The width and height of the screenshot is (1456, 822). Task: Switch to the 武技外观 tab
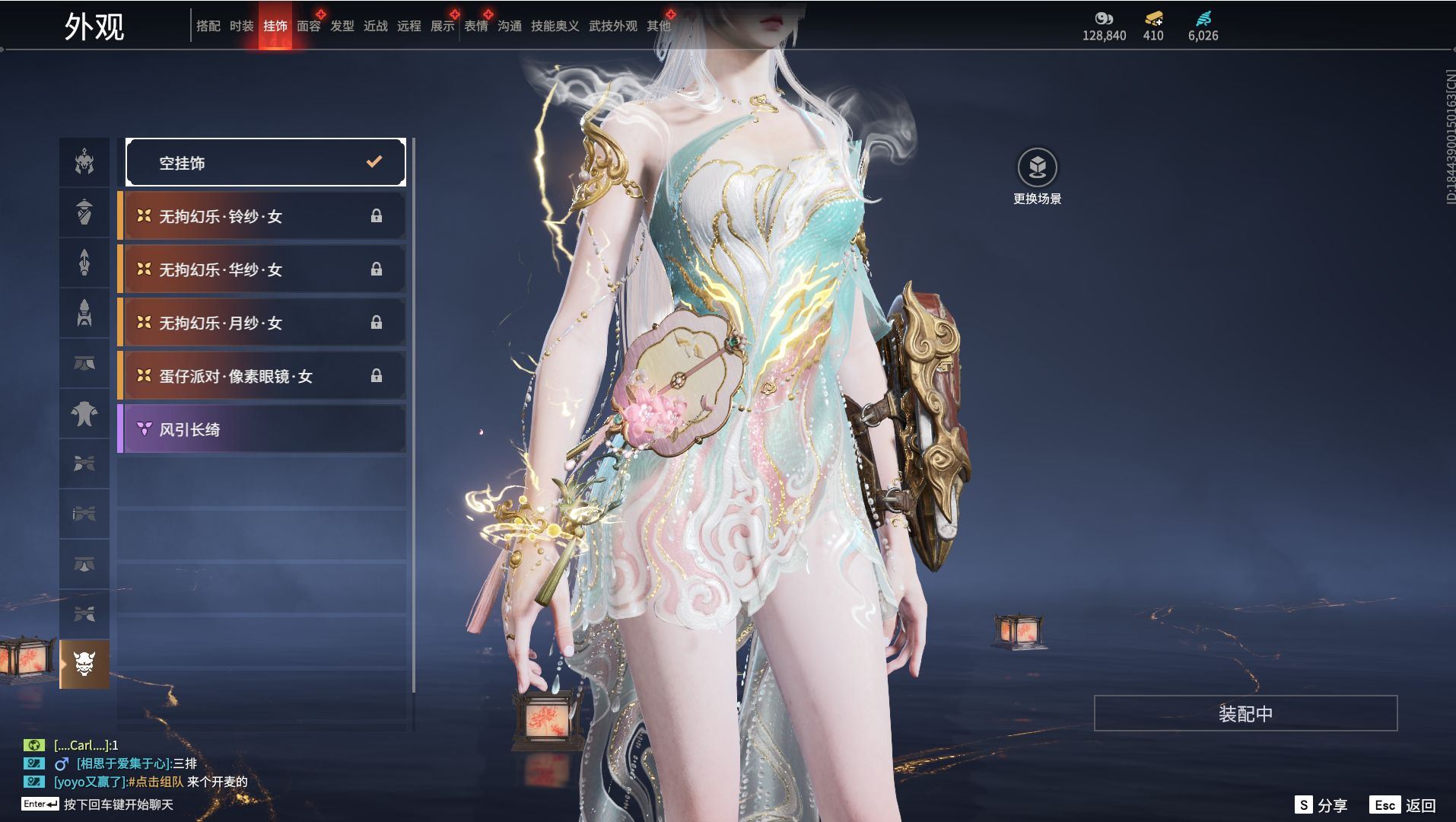[x=612, y=26]
